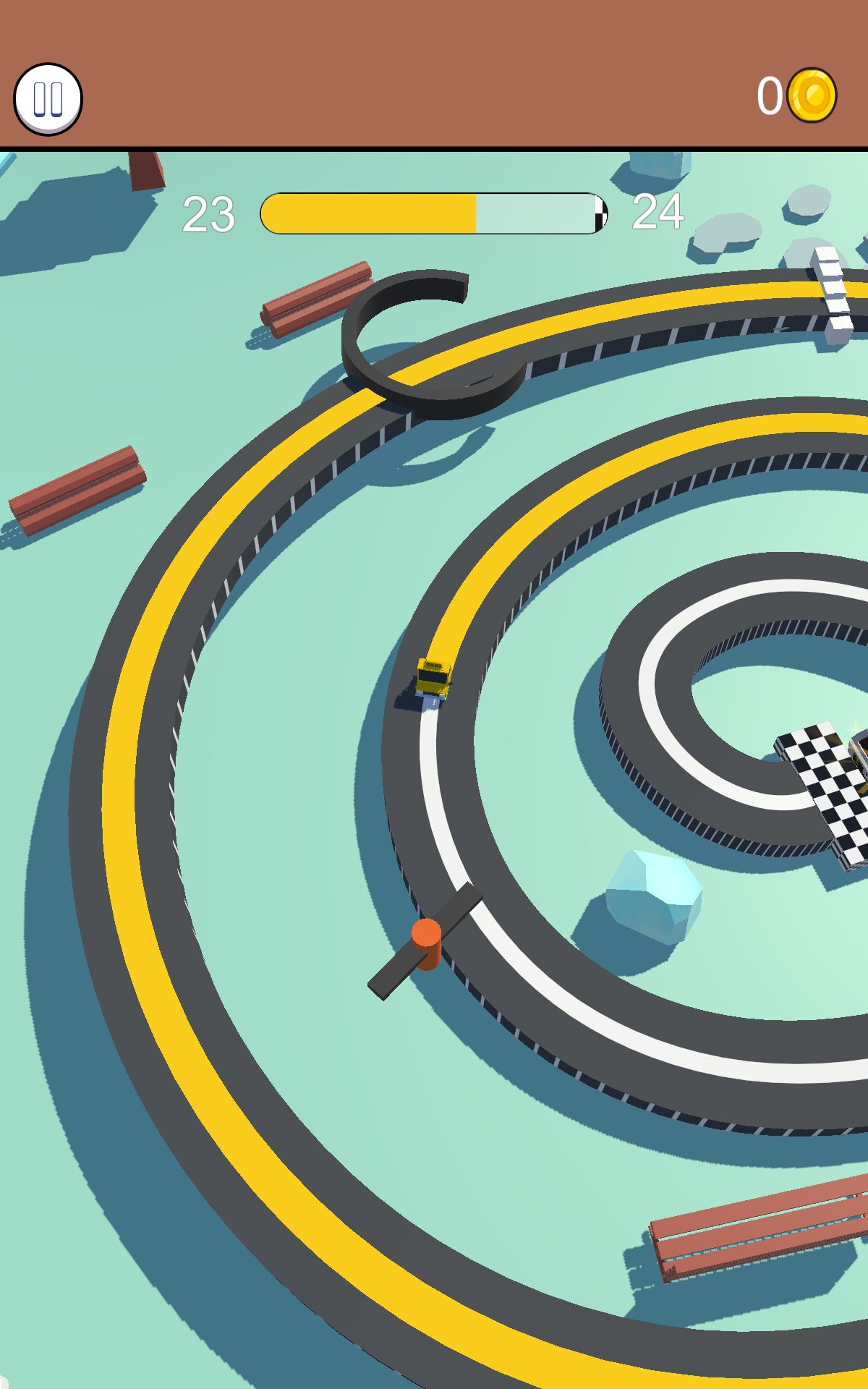The width and height of the screenshot is (868, 1389).
Task: Pause the game with the pause button
Action: pos(48,99)
